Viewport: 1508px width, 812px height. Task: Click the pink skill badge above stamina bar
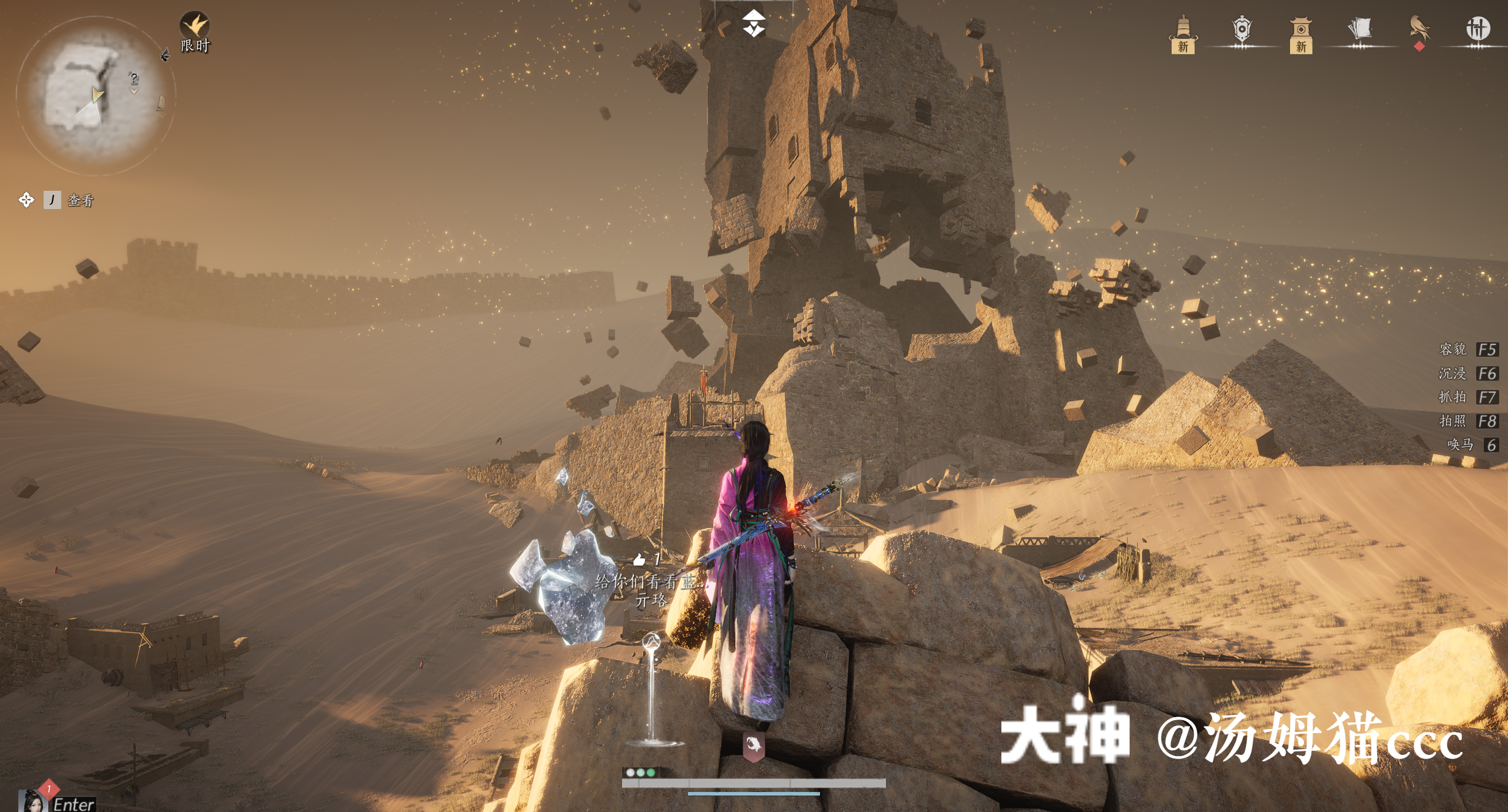coord(753,746)
